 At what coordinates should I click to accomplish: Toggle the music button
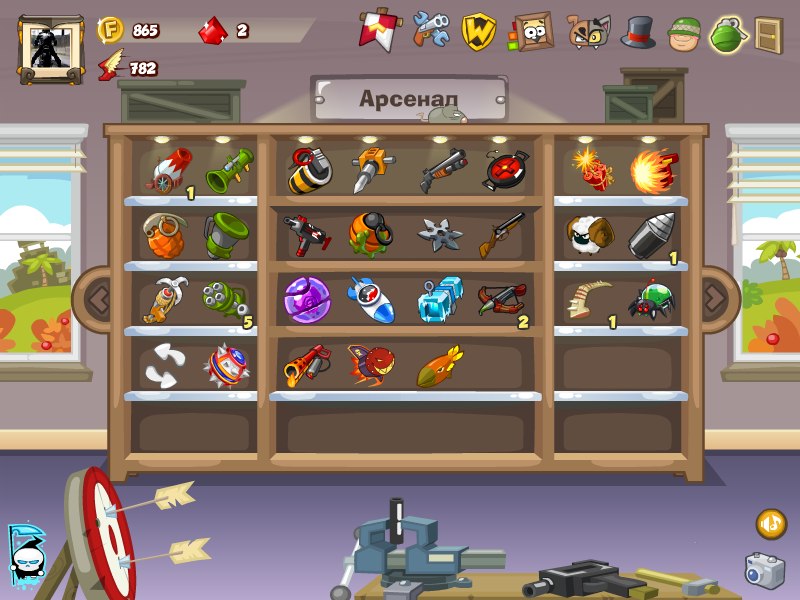tap(770, 523)
